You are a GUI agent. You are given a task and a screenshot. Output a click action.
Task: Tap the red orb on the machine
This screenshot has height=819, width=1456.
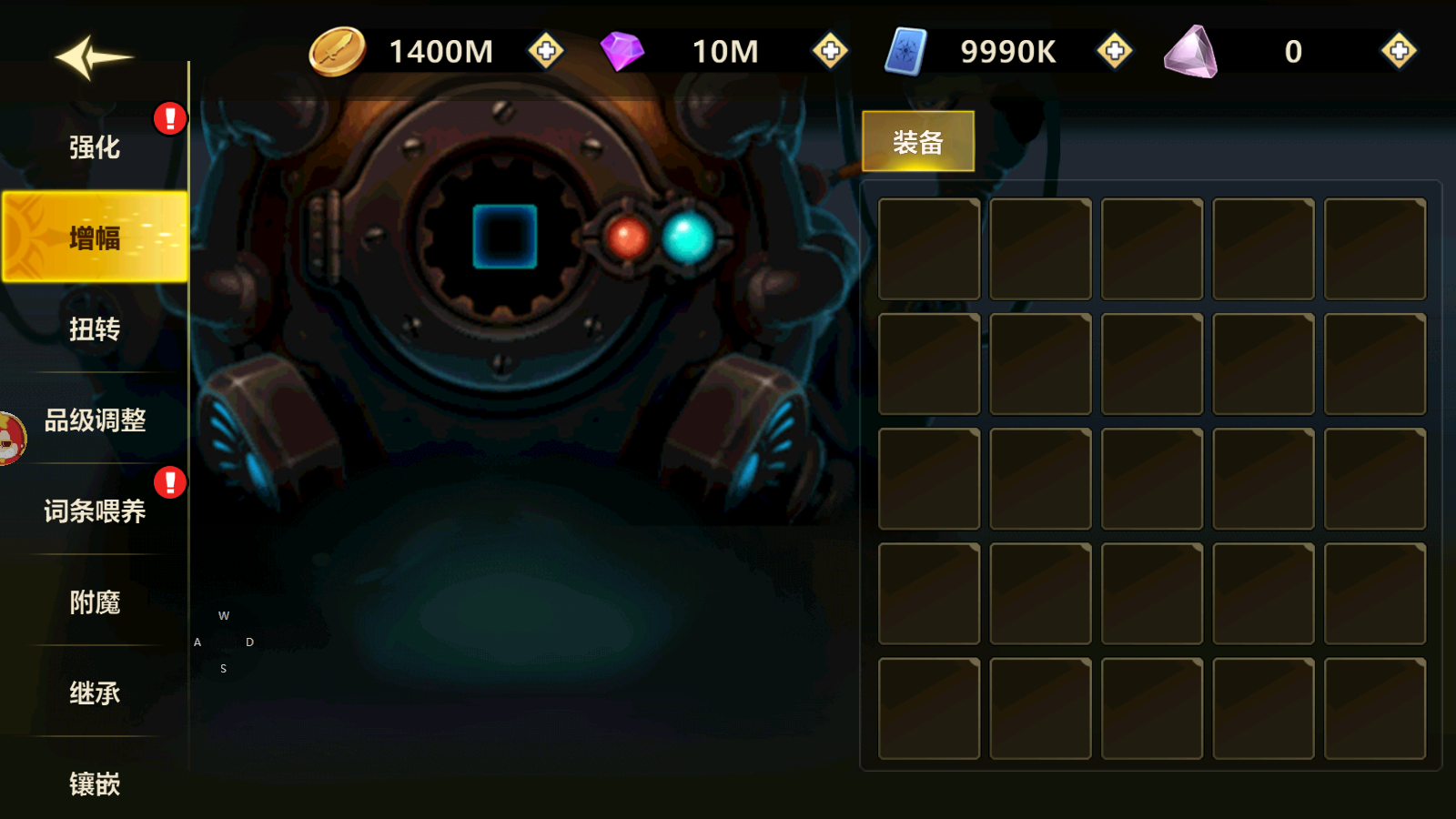(x=627, y=238)
